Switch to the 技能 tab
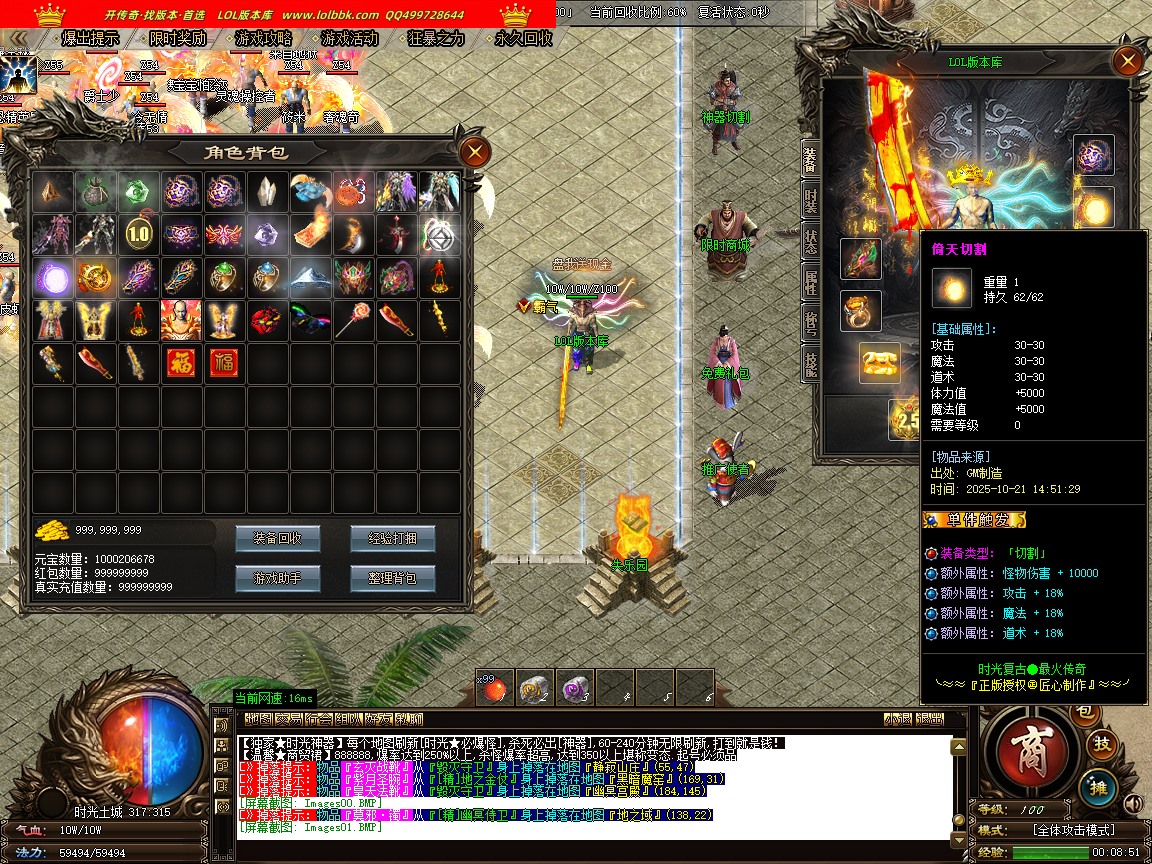This screenshot has width=1152, height=864. coord(810,362)
